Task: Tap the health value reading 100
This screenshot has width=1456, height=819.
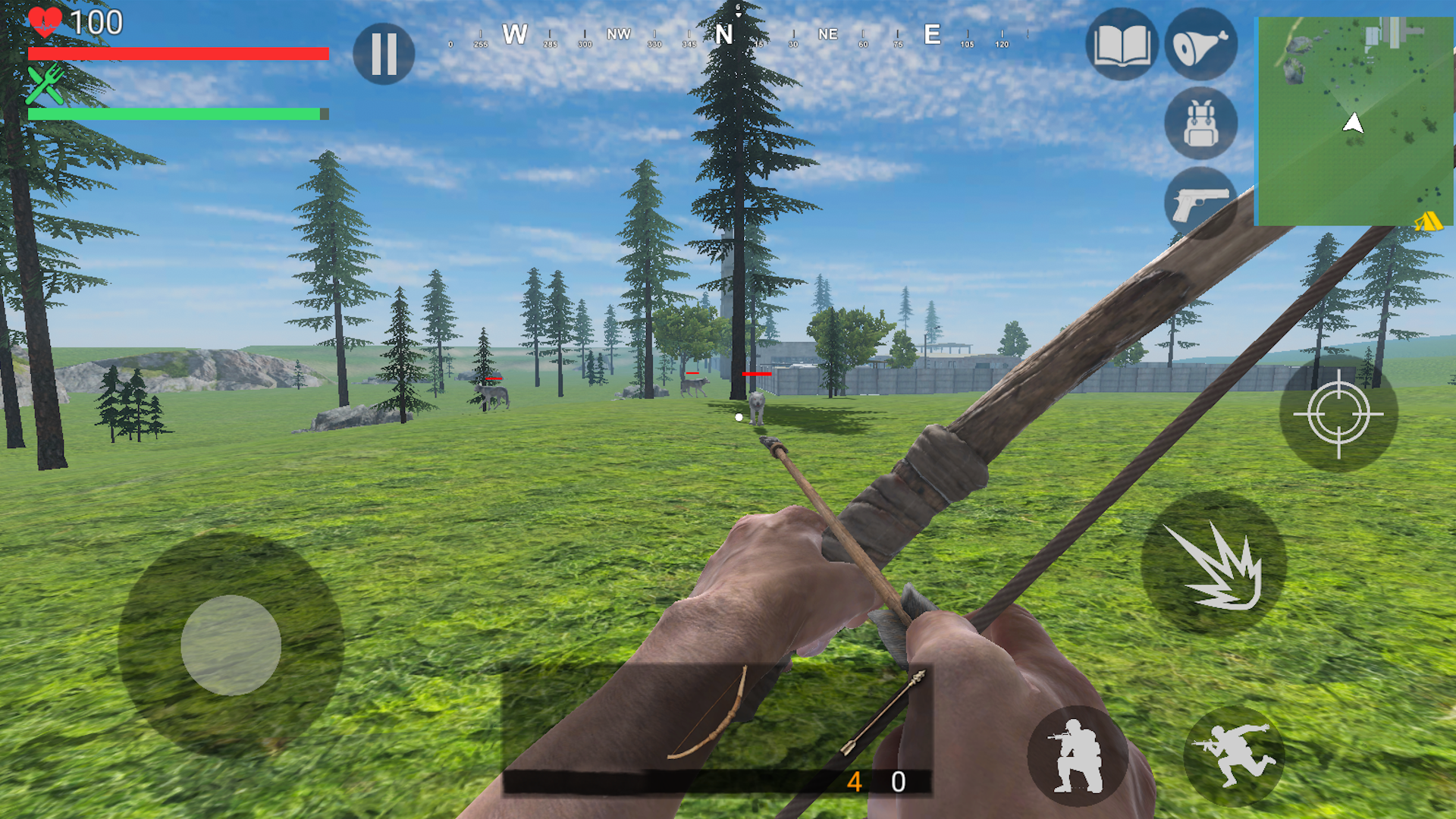Action: [x=99, y=23]
